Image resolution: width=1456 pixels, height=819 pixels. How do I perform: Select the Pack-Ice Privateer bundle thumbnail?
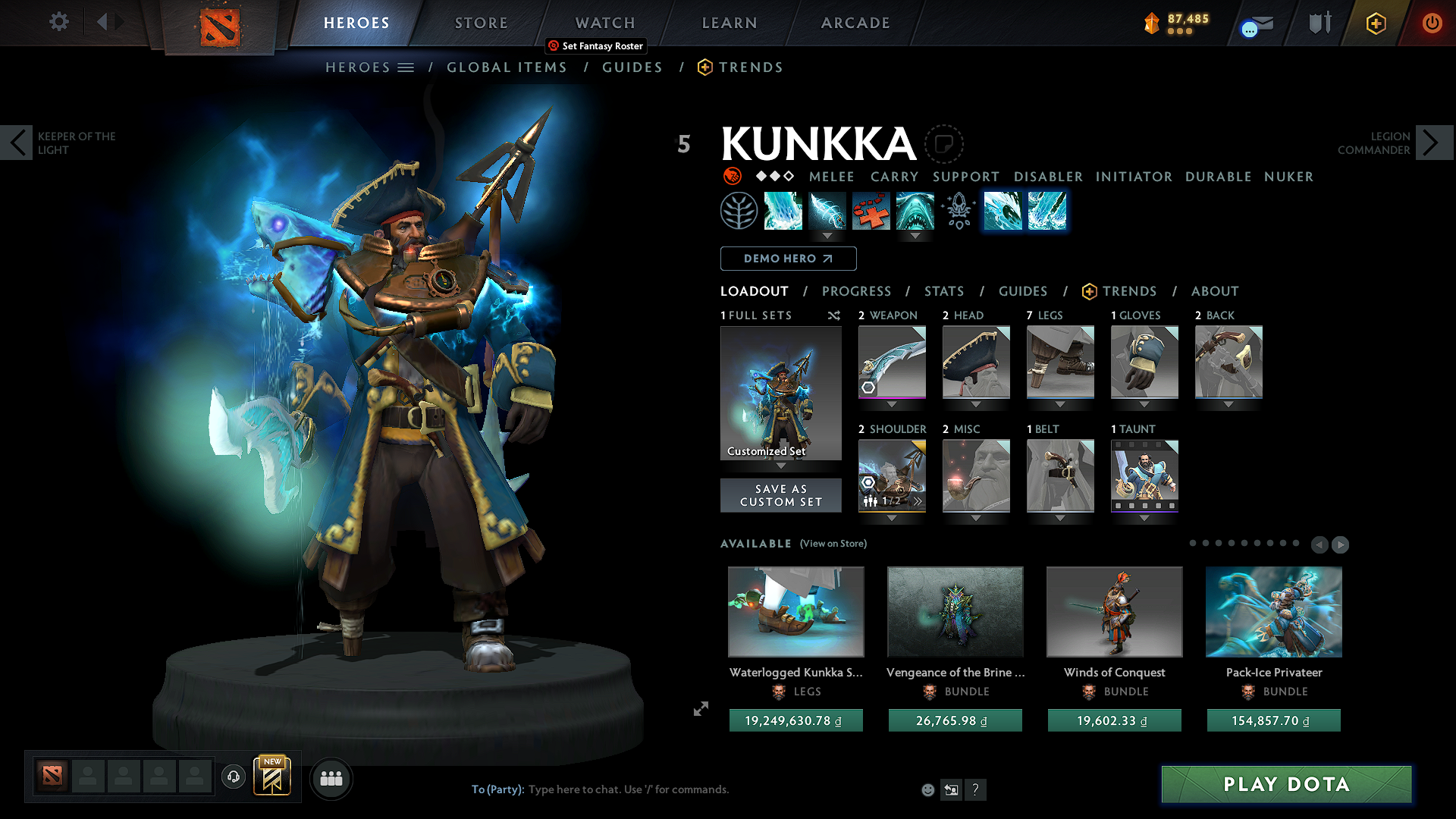coord(1273,612)
